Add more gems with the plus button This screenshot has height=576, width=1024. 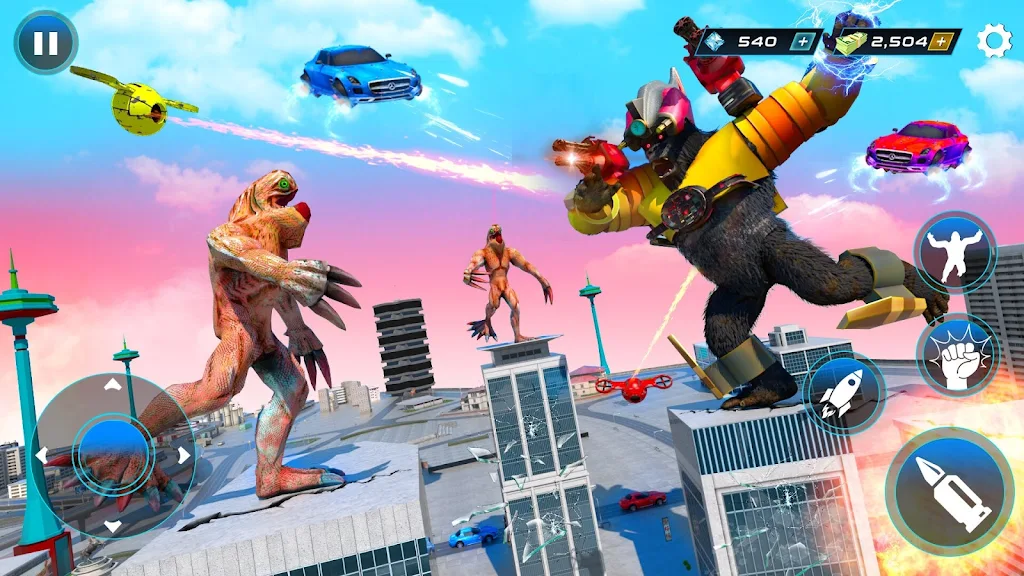[804, 42]
